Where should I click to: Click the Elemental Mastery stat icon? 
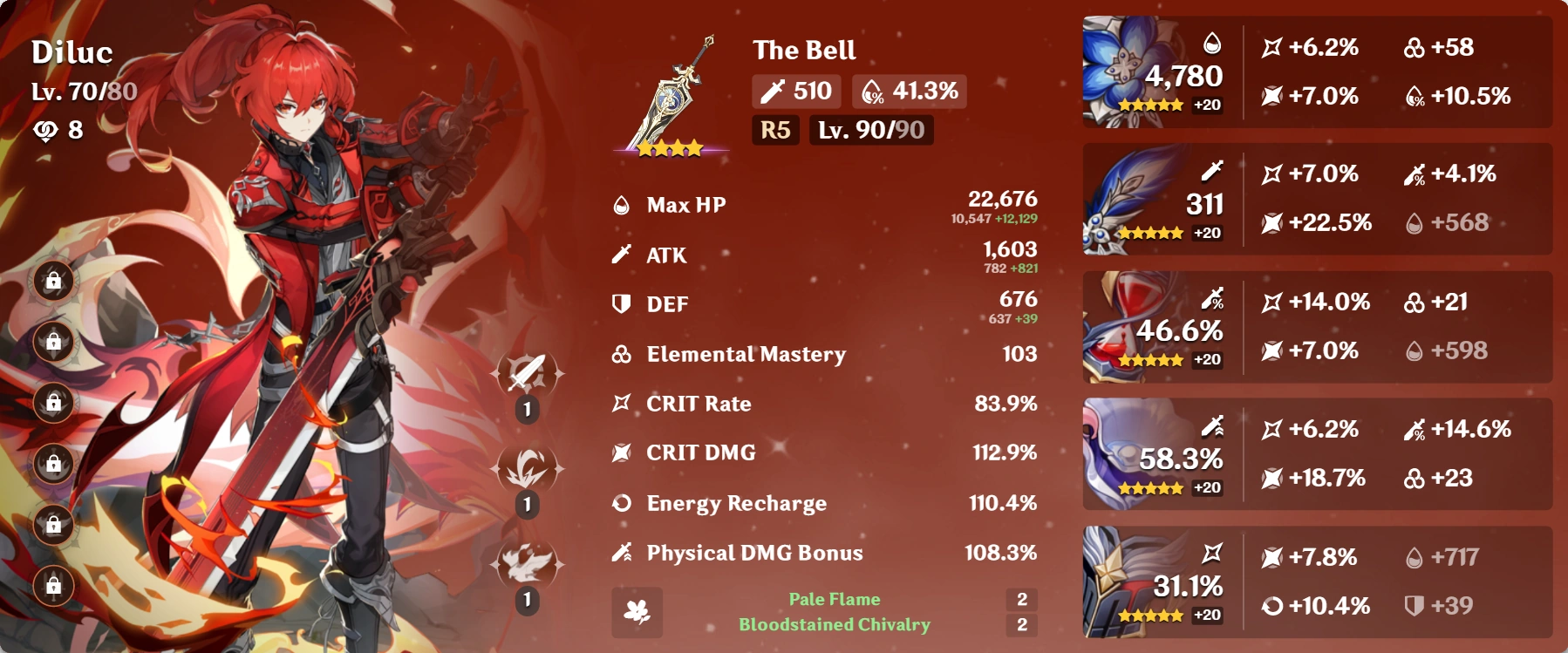(621, 353)
